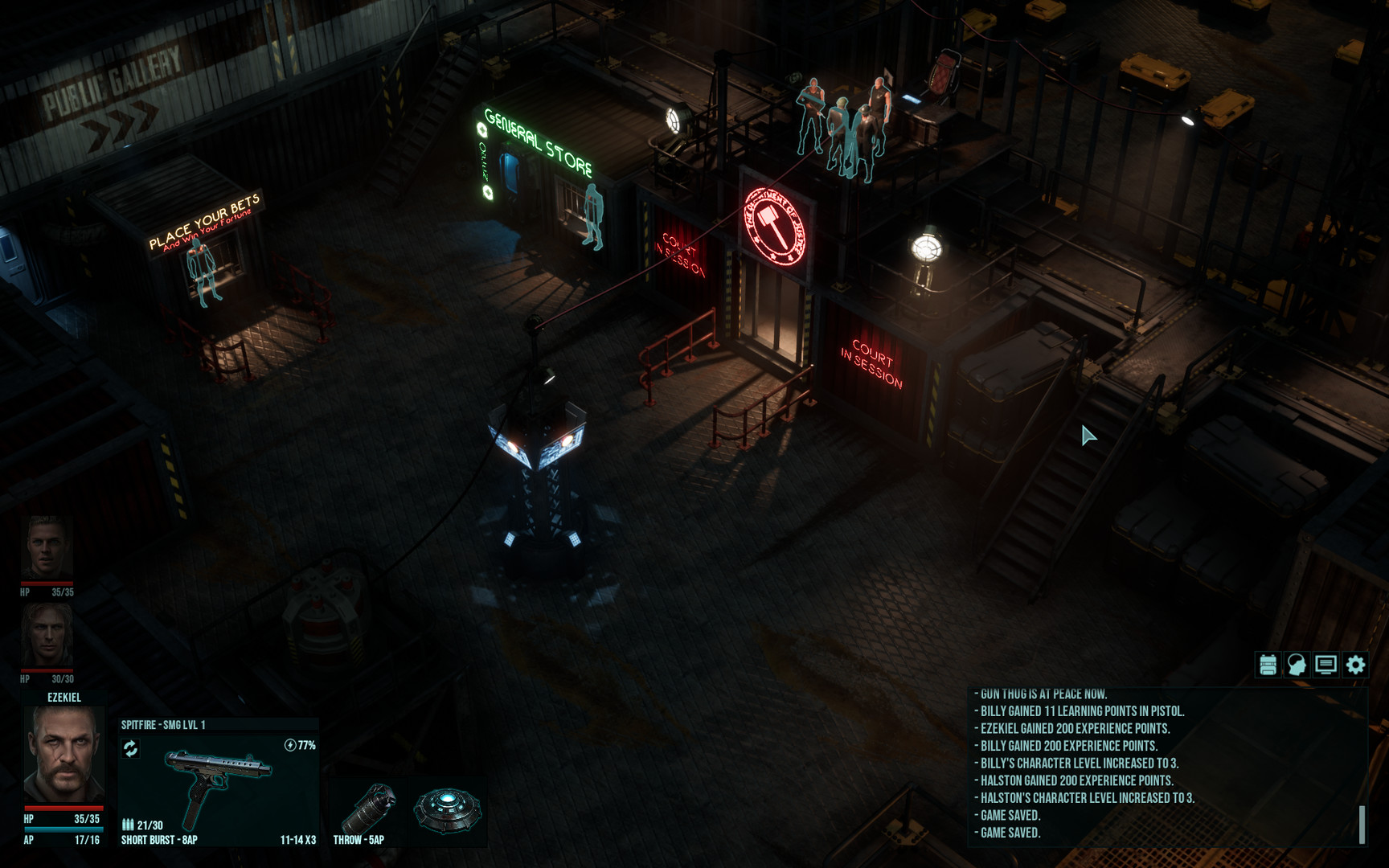Click the bullet ammo icon beside 21/30
The height and width of the screenshot is (868, 1389).
pyautogui.click(x=129, y=823)
